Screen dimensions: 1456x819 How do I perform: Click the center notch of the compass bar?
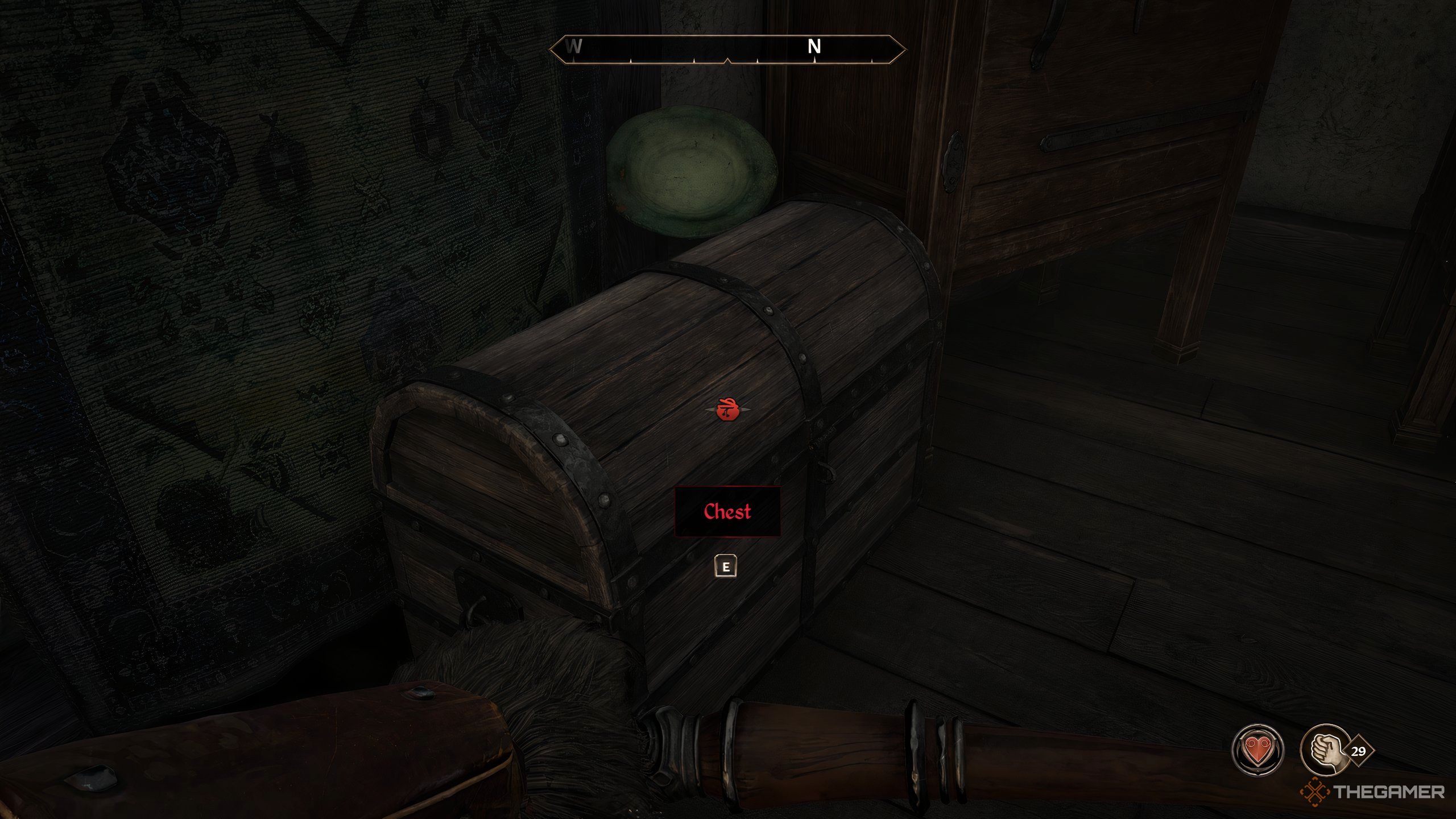(x=729, y=59)
